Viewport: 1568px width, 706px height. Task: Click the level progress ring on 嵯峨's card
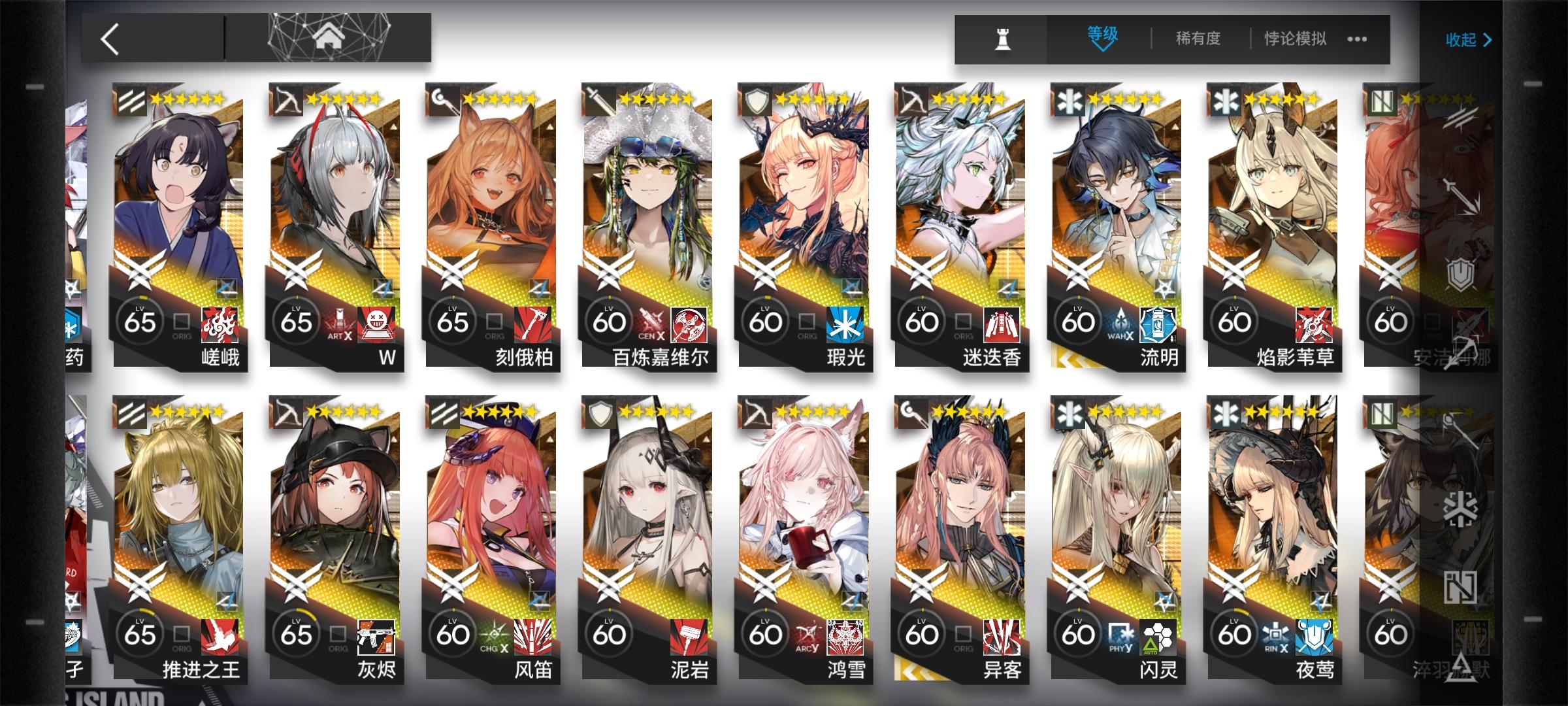pos(139,322)
